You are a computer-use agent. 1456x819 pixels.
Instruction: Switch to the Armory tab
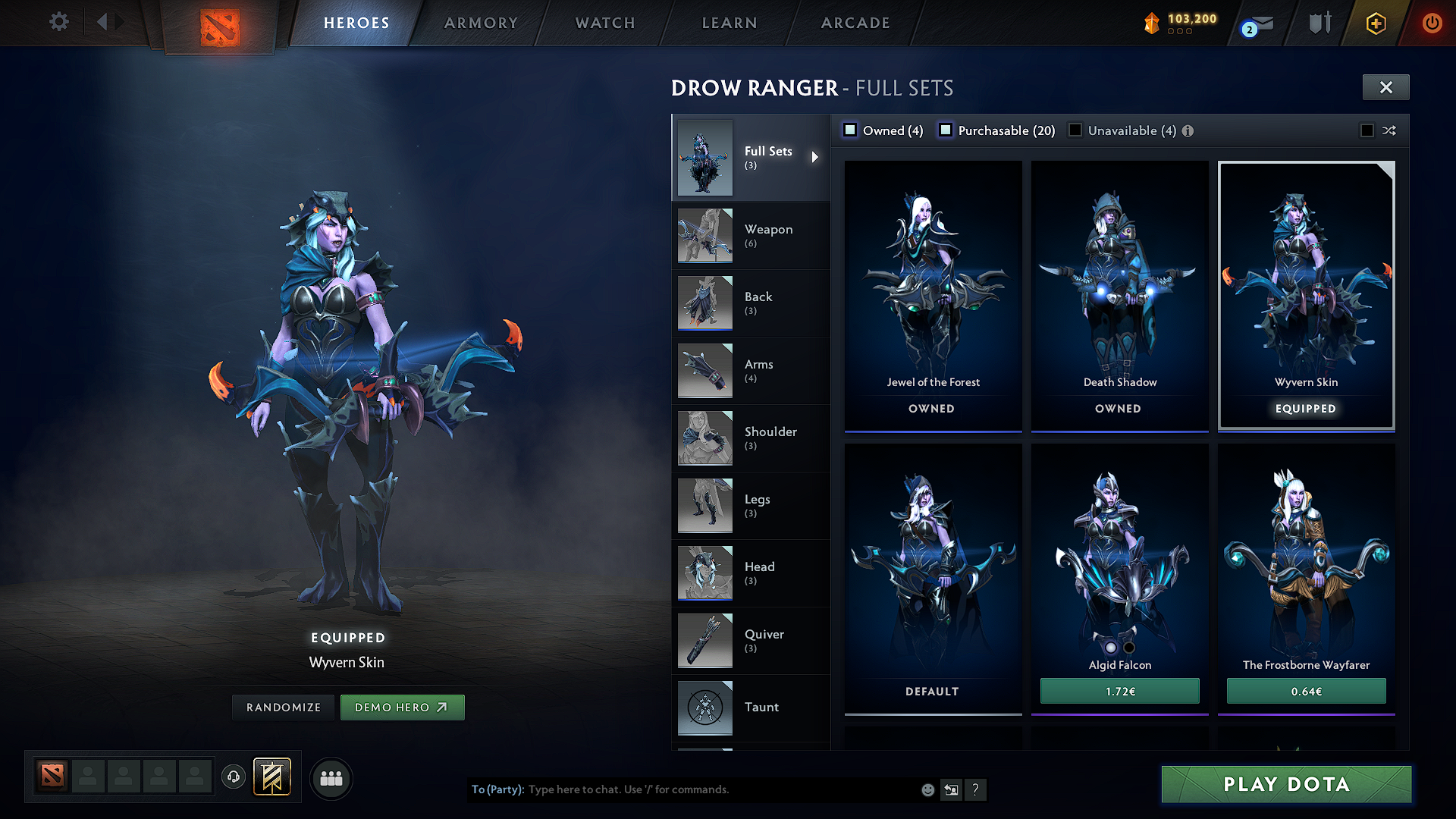coord(481,23)
